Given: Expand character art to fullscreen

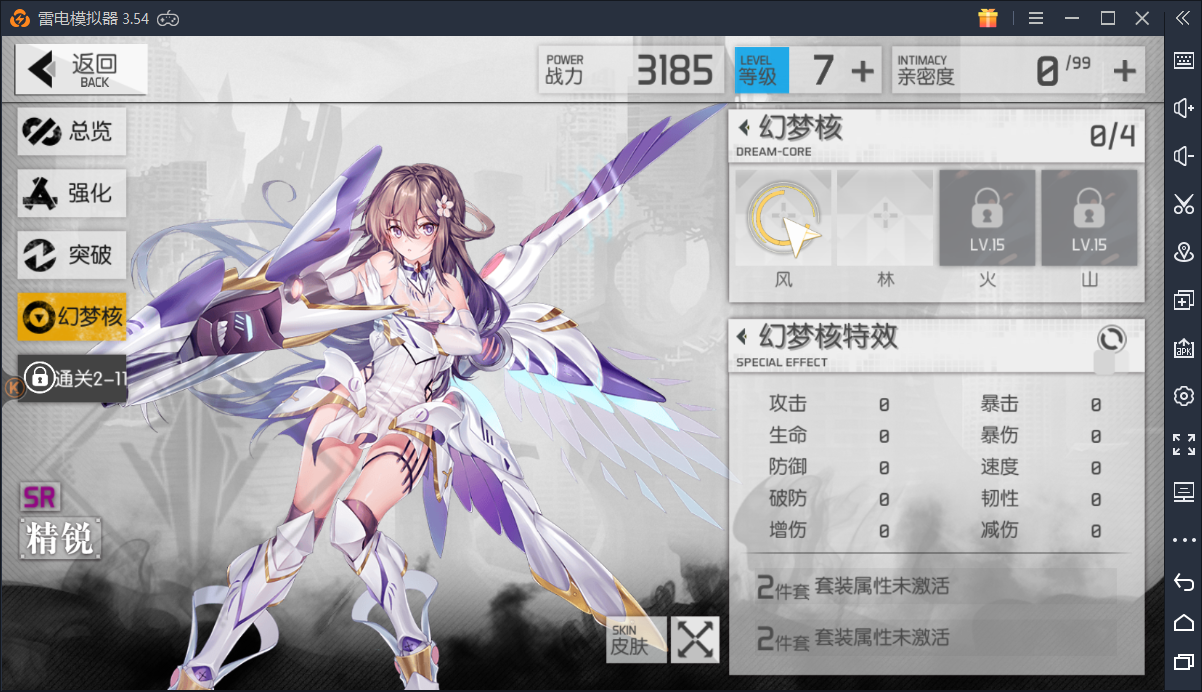Looking at the screenshot, I should (695, 639).
